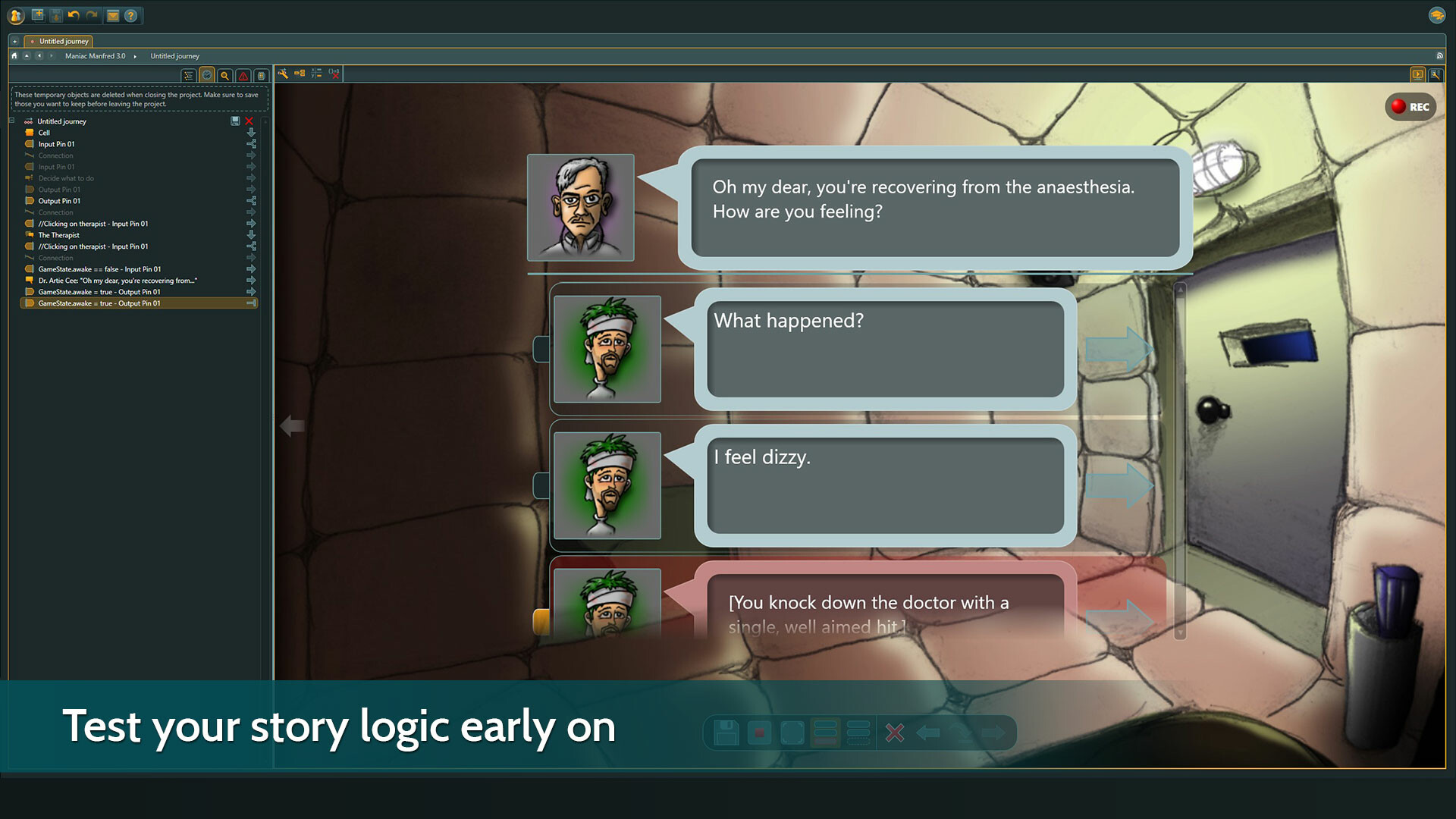Go home using the breadcrumb house icon

click(14, 56)
